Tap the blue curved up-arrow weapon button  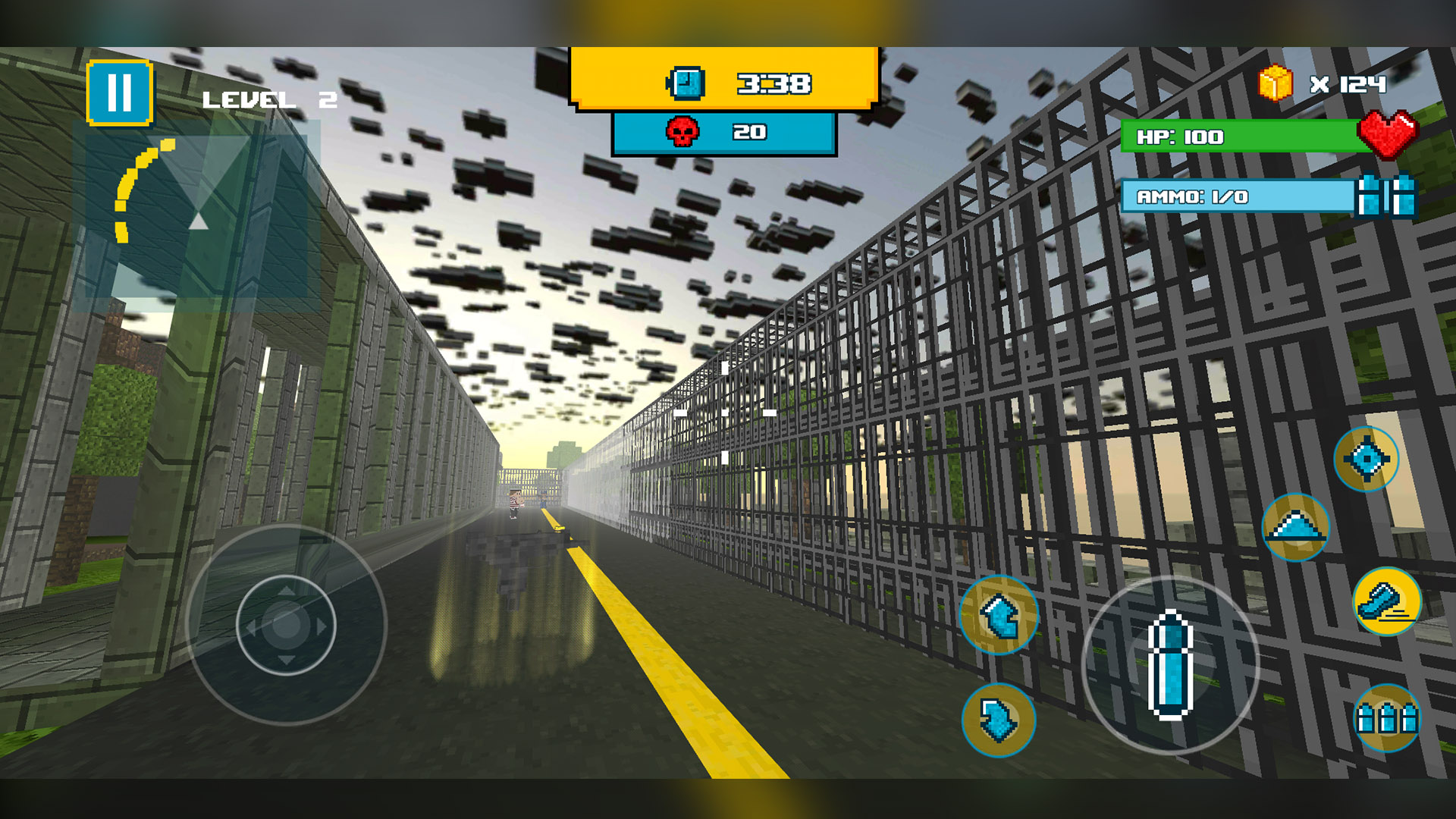[999, 616]
